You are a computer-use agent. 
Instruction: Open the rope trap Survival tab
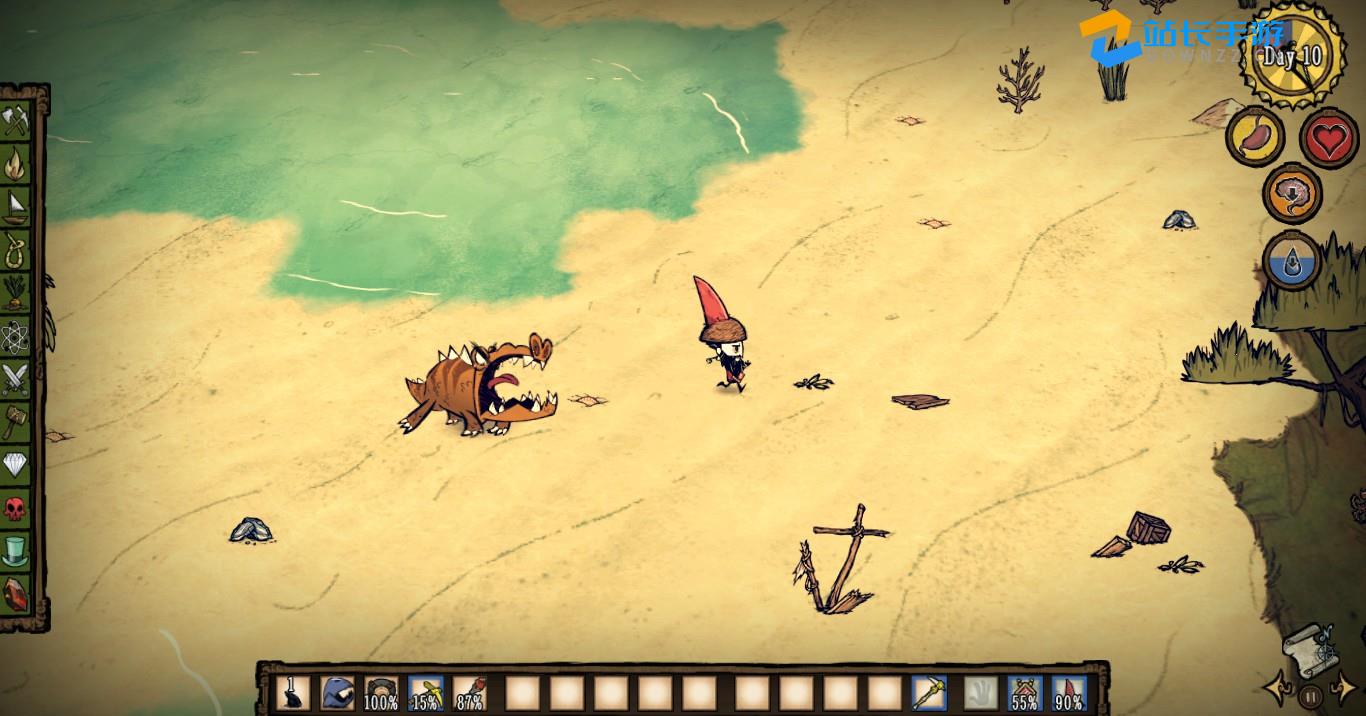pos(16,248)
